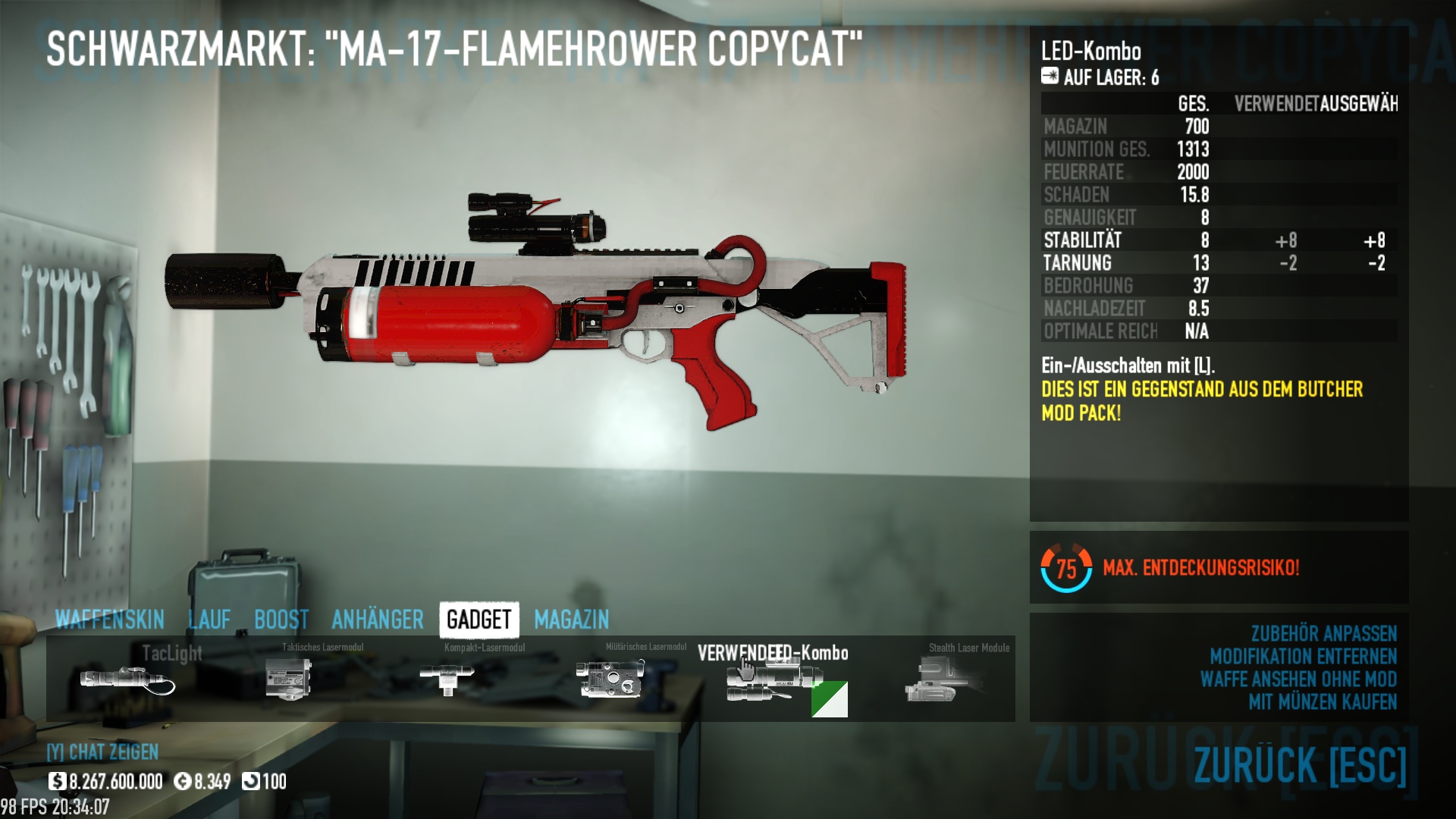This screenshot has width=1456, height=819.
Task: Show the Anhänger modifications tab
Action: click(x=378, y=620)
